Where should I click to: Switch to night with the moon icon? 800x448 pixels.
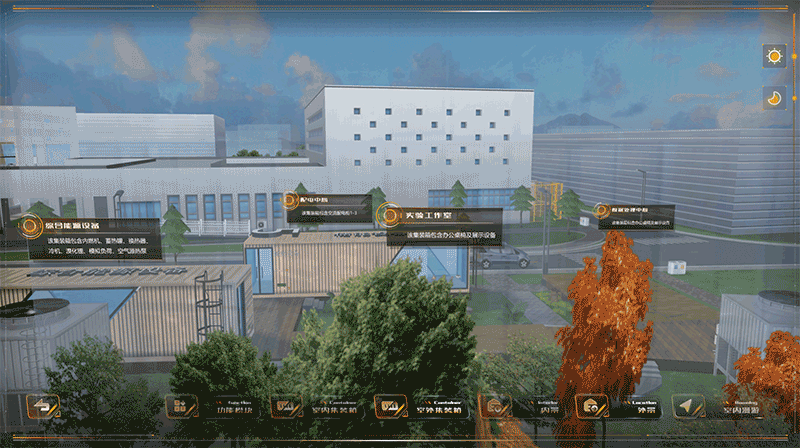pyautogui.click(x=773, y=98)
